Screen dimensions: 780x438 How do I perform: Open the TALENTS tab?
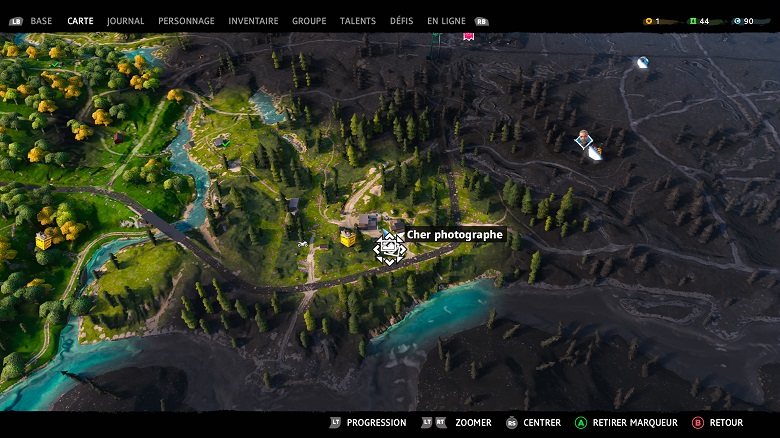tap(358, 21)
